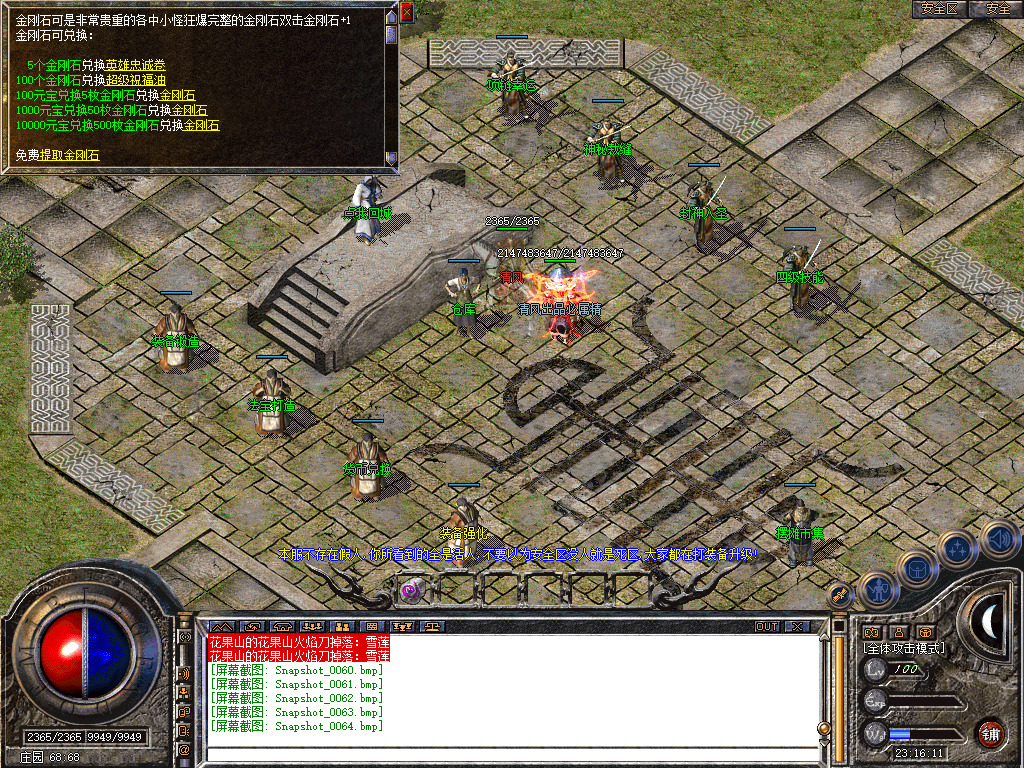Click the first mountain-shaped chat toolbar button
This screenshot has width=1024, height=768.
(x=220, y=627)
